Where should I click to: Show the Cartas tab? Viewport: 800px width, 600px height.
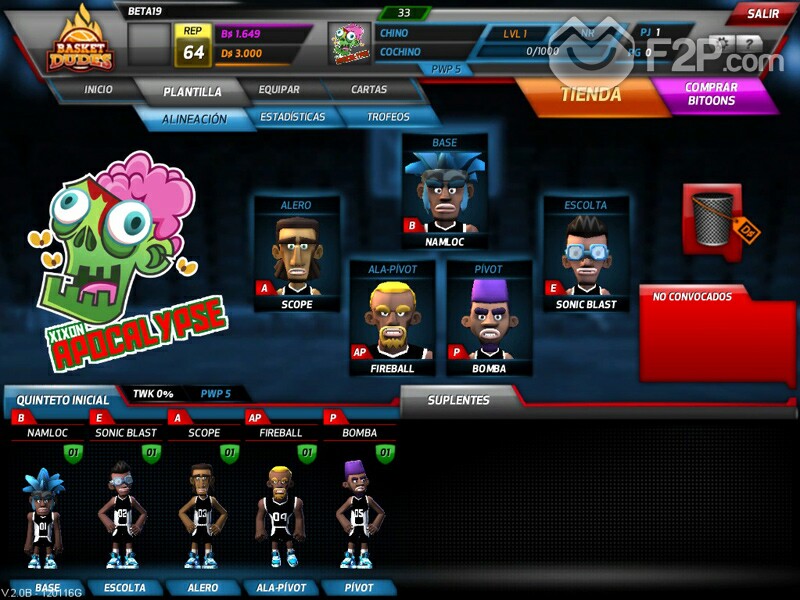click(369, 89)
